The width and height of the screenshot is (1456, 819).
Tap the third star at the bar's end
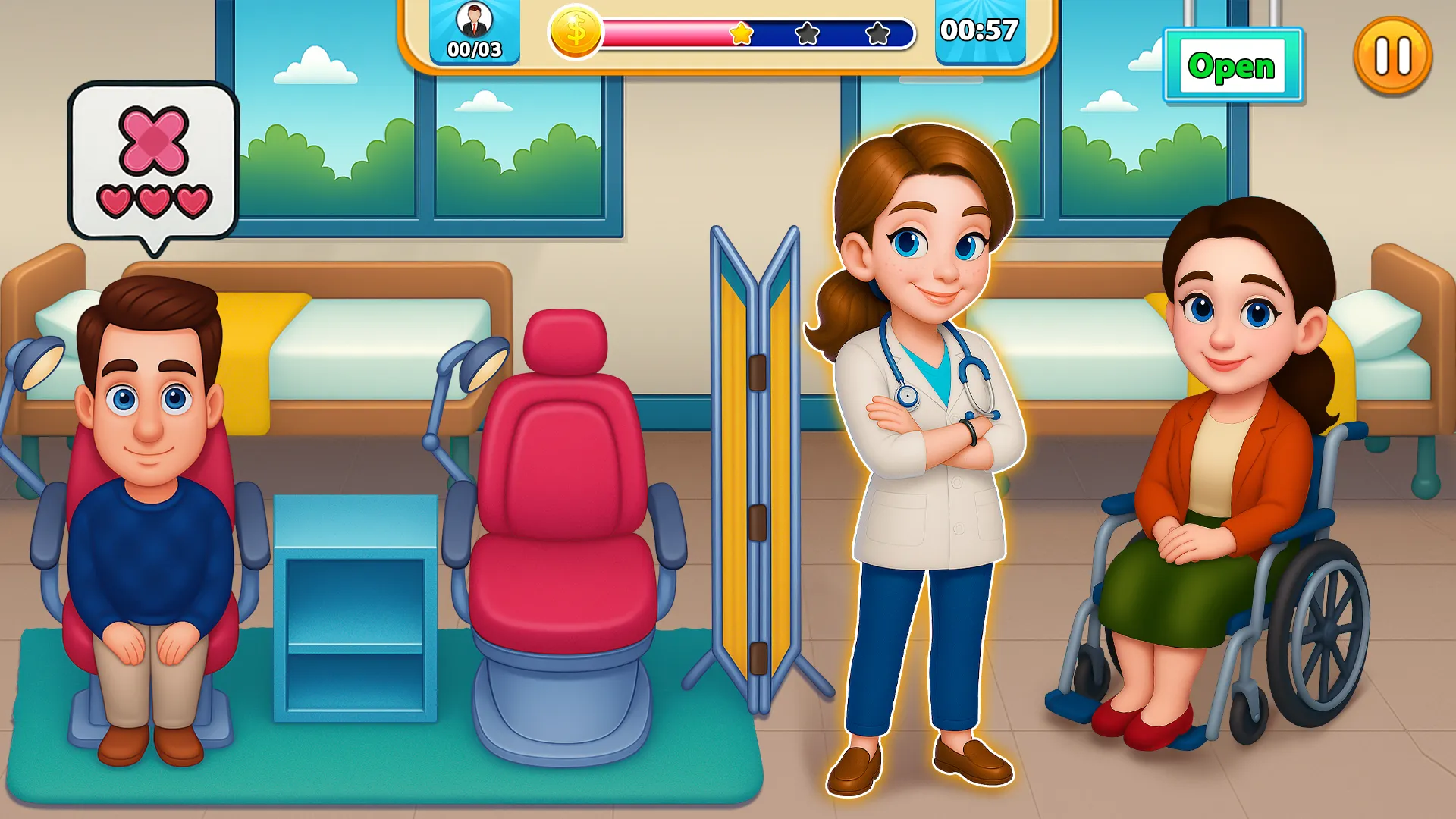pos(877,33)
